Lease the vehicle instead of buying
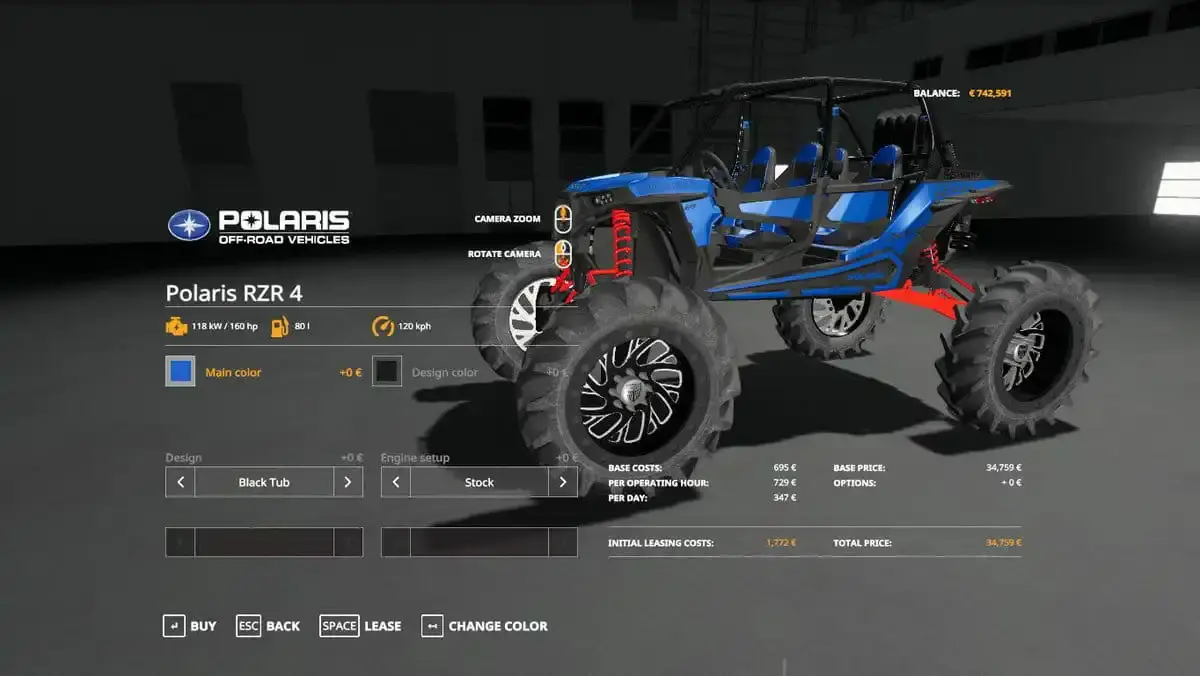The image size is (1200, 676). point(360,626)
